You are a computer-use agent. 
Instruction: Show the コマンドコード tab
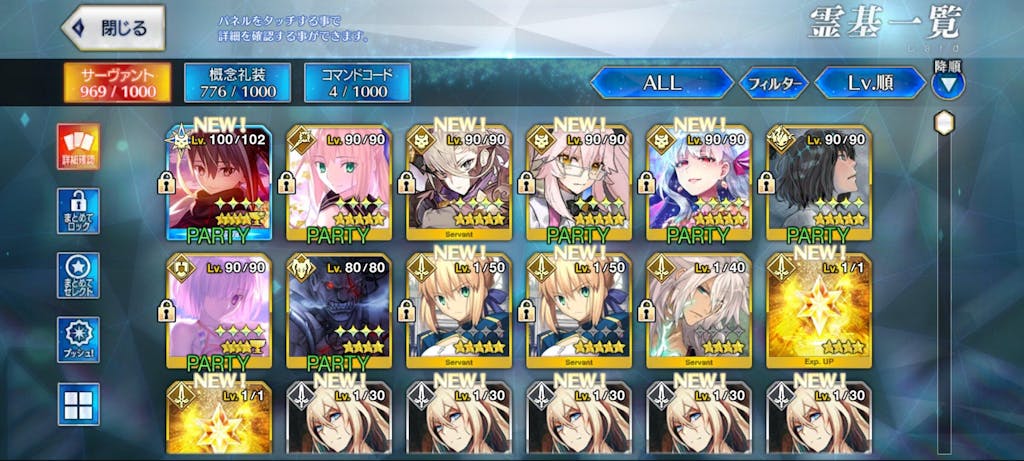[357, 82]
